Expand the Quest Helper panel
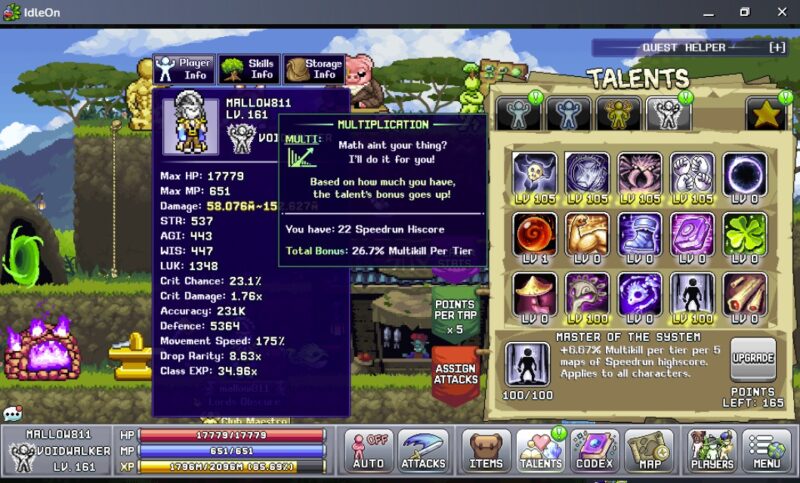The image size is (800, 483). [x=777, y=47]
